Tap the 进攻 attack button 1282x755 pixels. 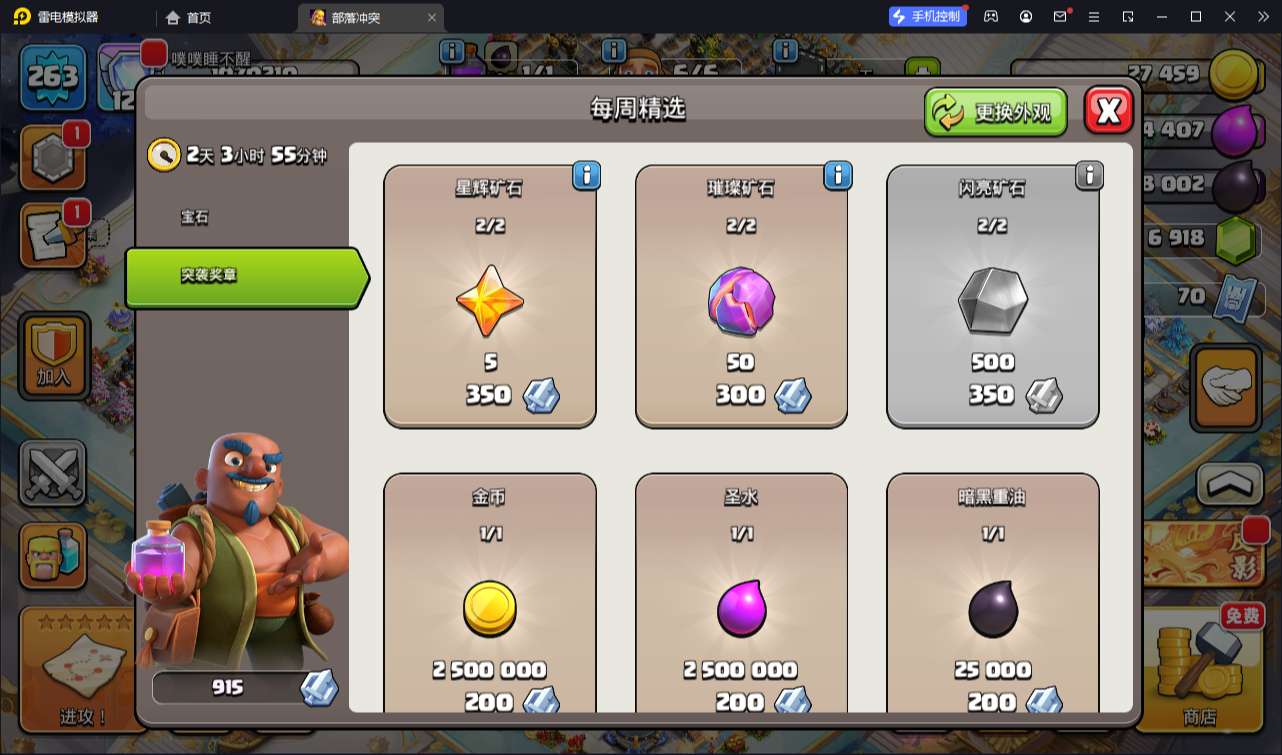click(x=83, y=670)
